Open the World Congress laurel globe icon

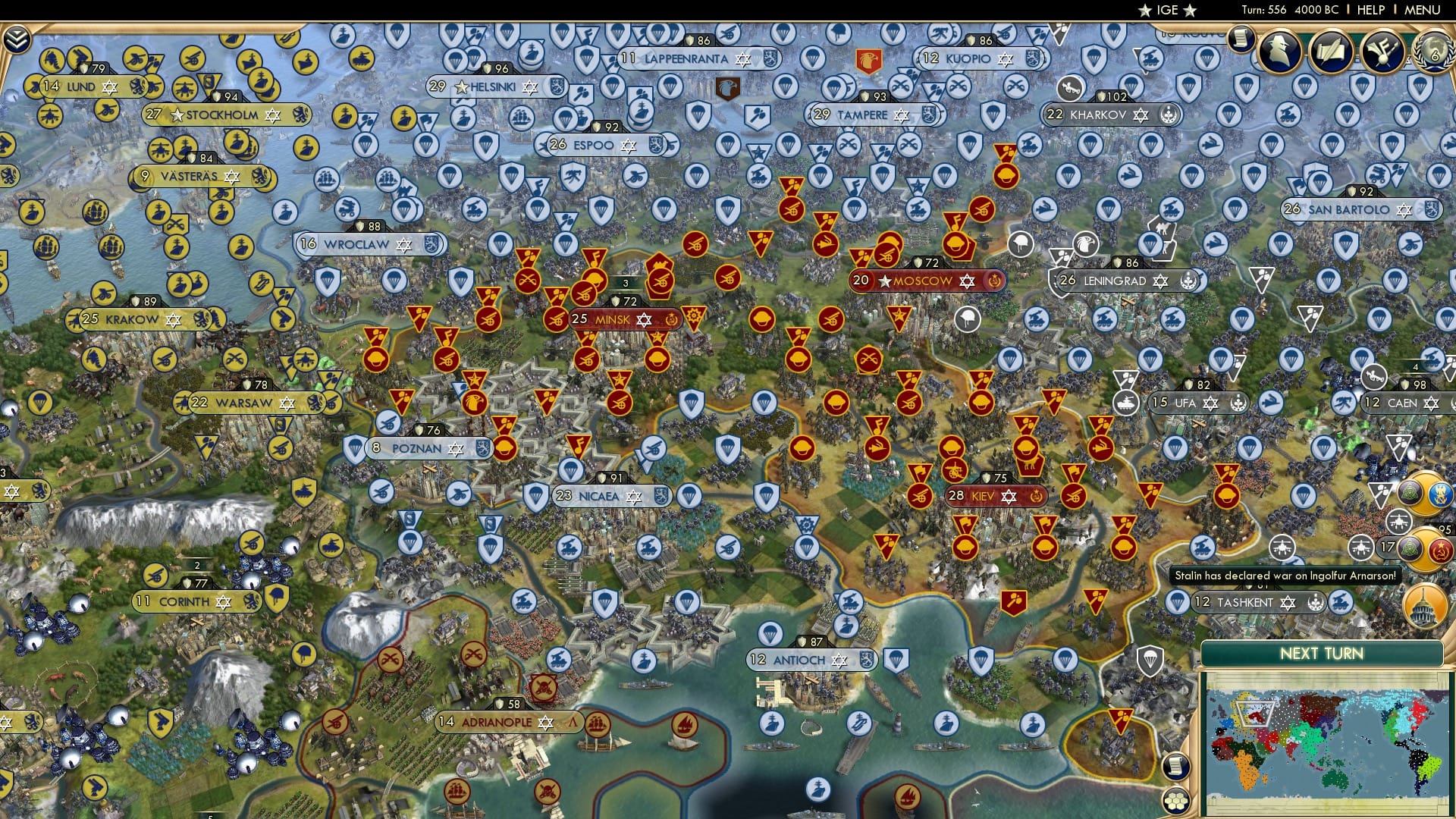coord(1436,53)
